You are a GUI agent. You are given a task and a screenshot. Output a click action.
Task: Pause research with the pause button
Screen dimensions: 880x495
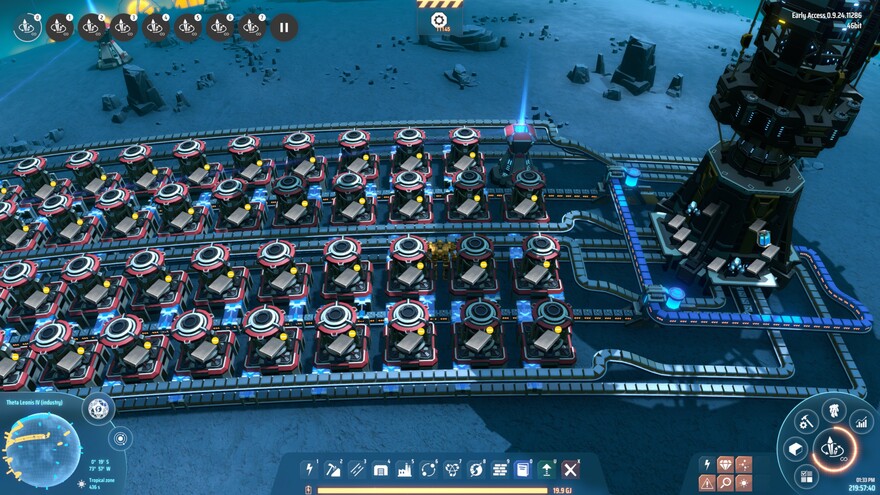tap(284, 27)
